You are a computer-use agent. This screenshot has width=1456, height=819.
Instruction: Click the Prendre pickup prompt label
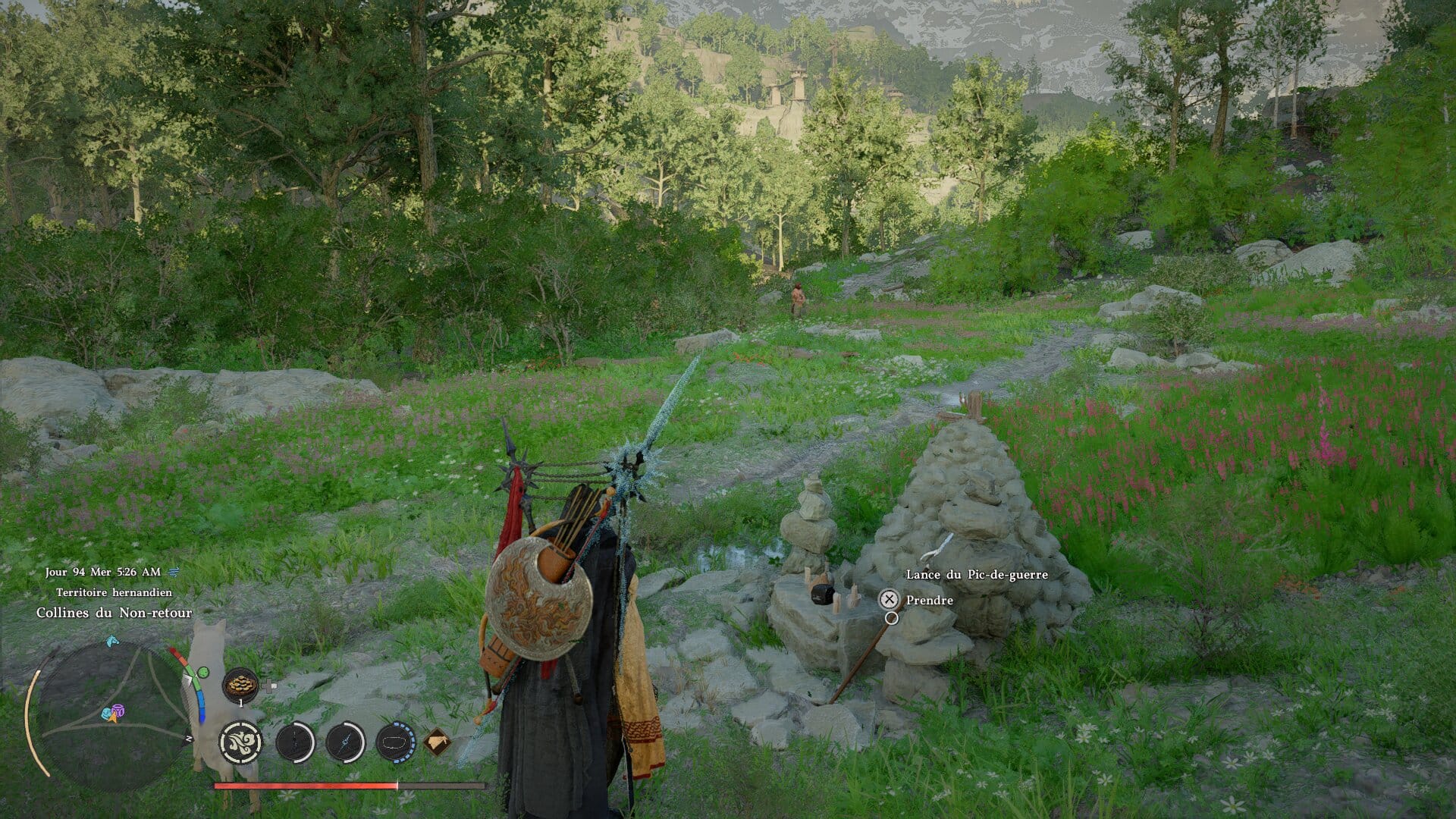(929, 600)
